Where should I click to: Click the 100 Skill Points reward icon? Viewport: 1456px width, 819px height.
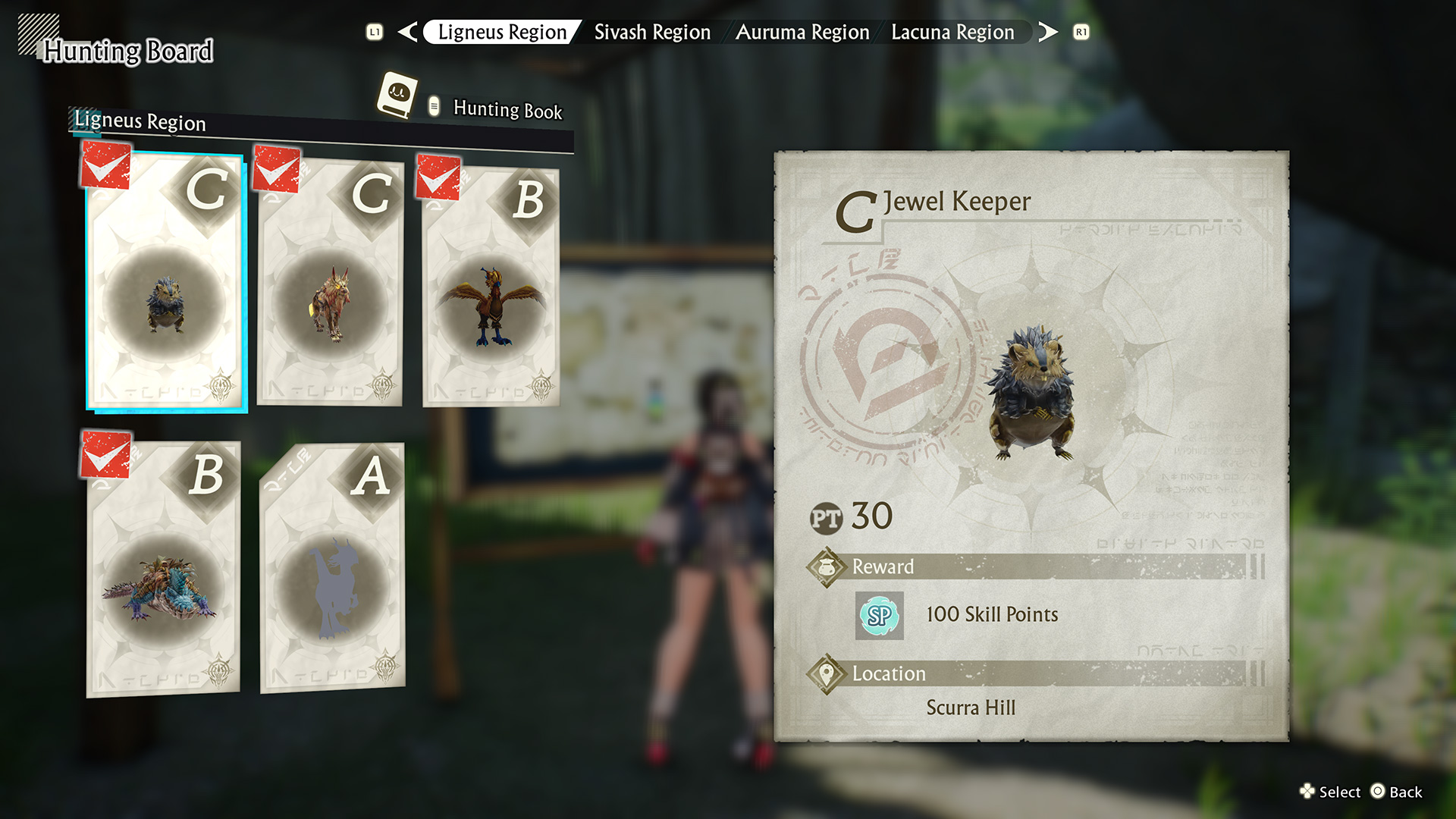(879, 615)
